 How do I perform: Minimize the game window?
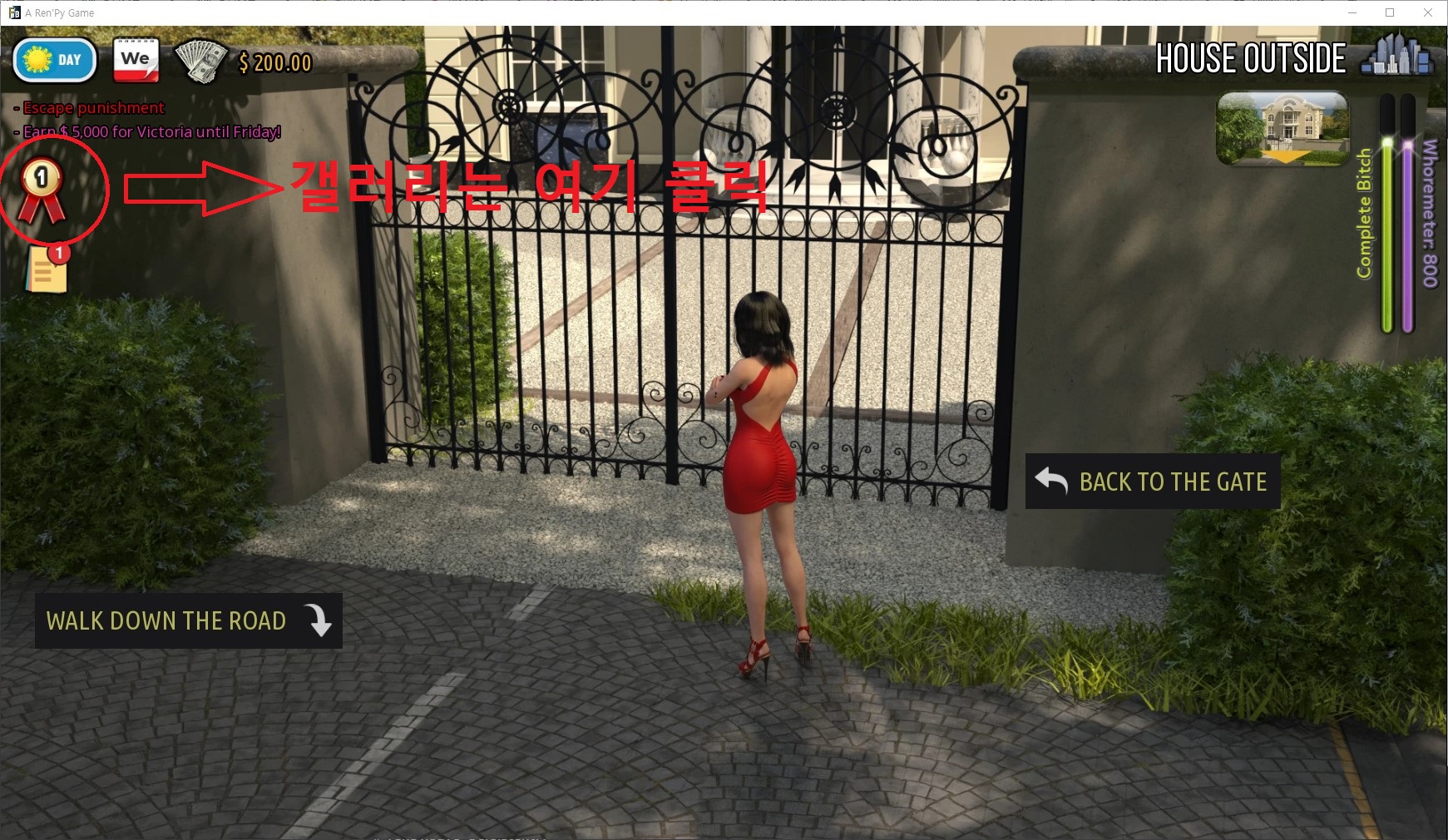coord(1352,12)
